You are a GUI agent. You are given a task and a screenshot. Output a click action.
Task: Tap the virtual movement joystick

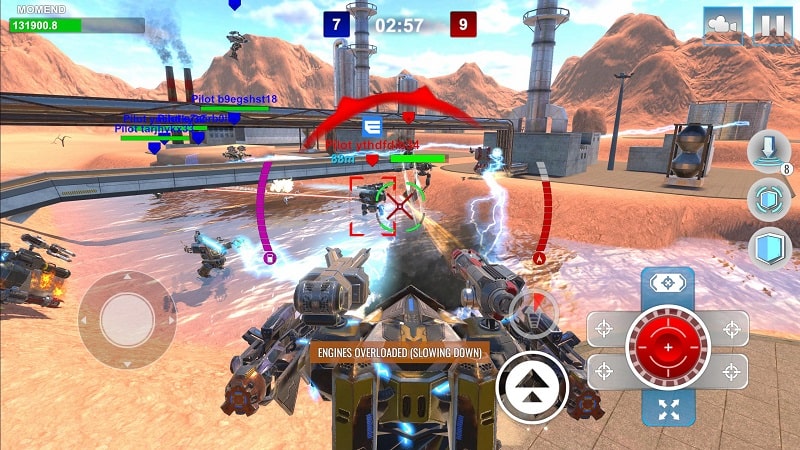coord(127,320)
